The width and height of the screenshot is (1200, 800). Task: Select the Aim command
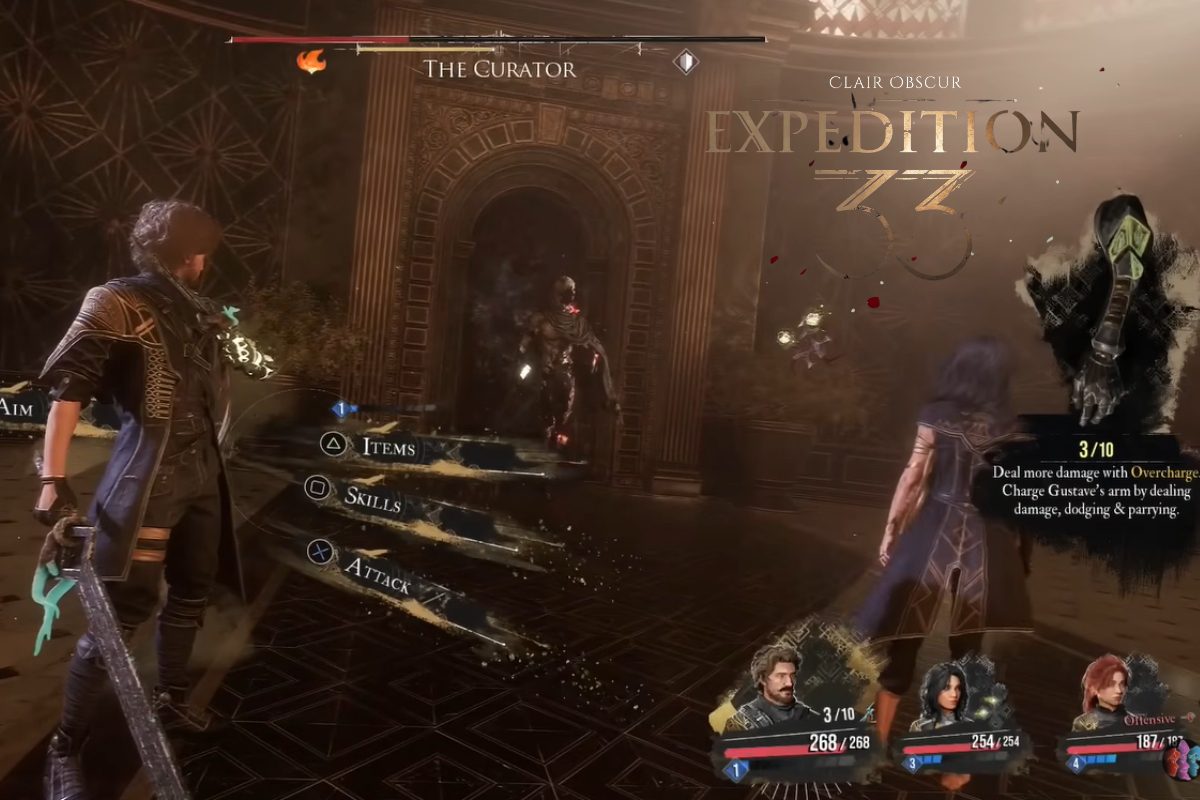[19, 408]
